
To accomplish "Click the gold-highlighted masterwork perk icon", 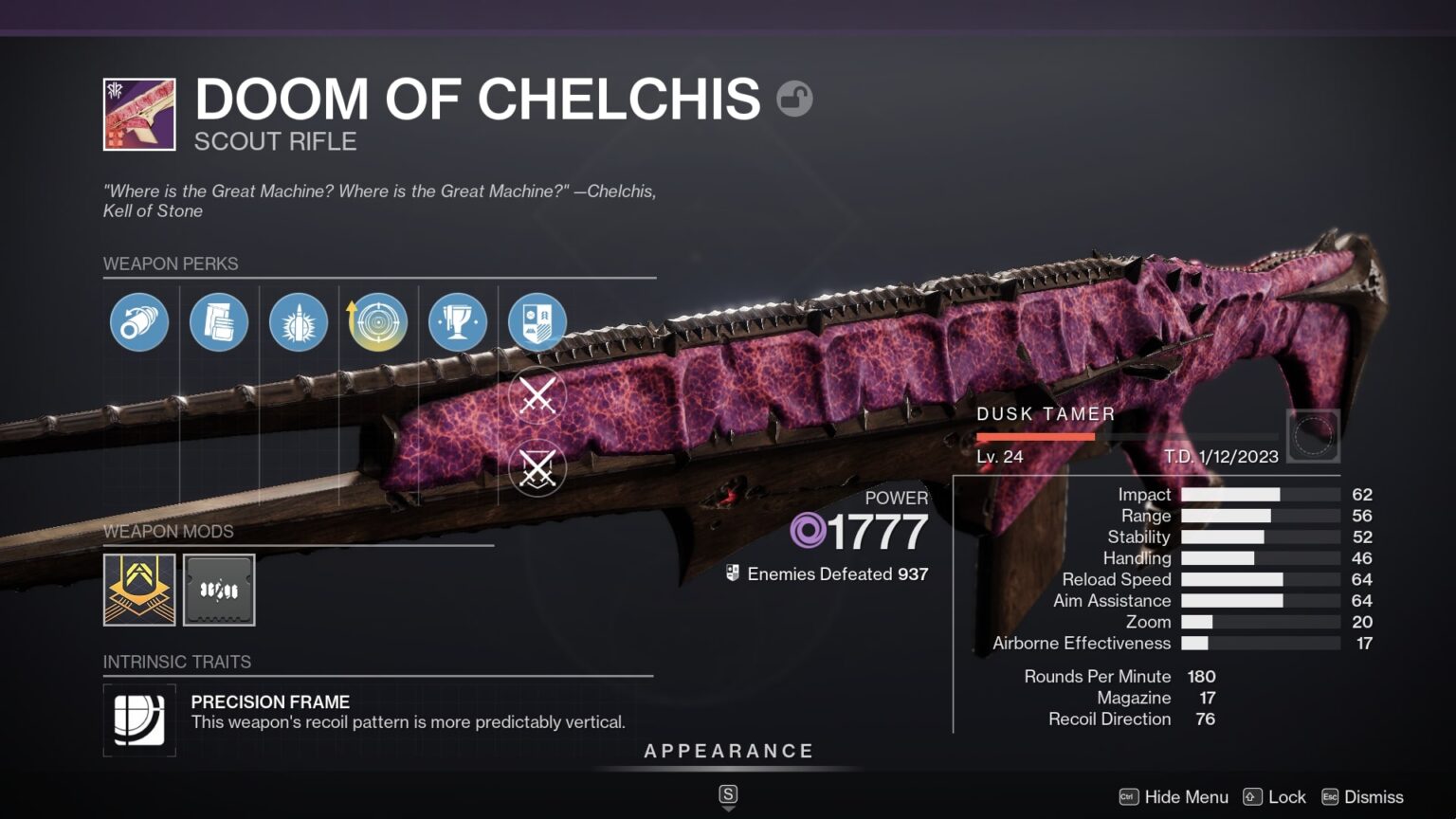I will 377,321.
